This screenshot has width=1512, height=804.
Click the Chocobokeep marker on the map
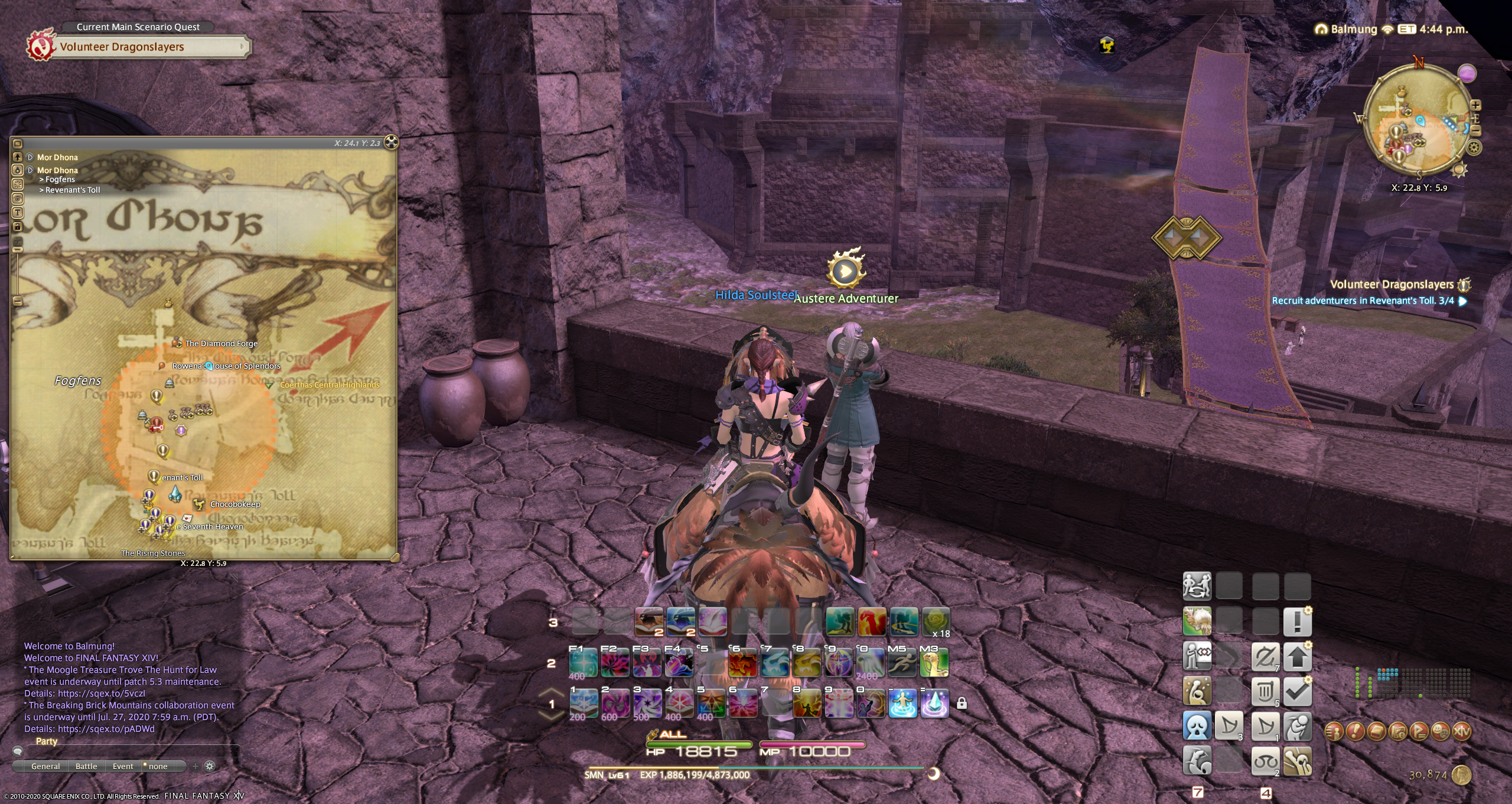point(200,504)
